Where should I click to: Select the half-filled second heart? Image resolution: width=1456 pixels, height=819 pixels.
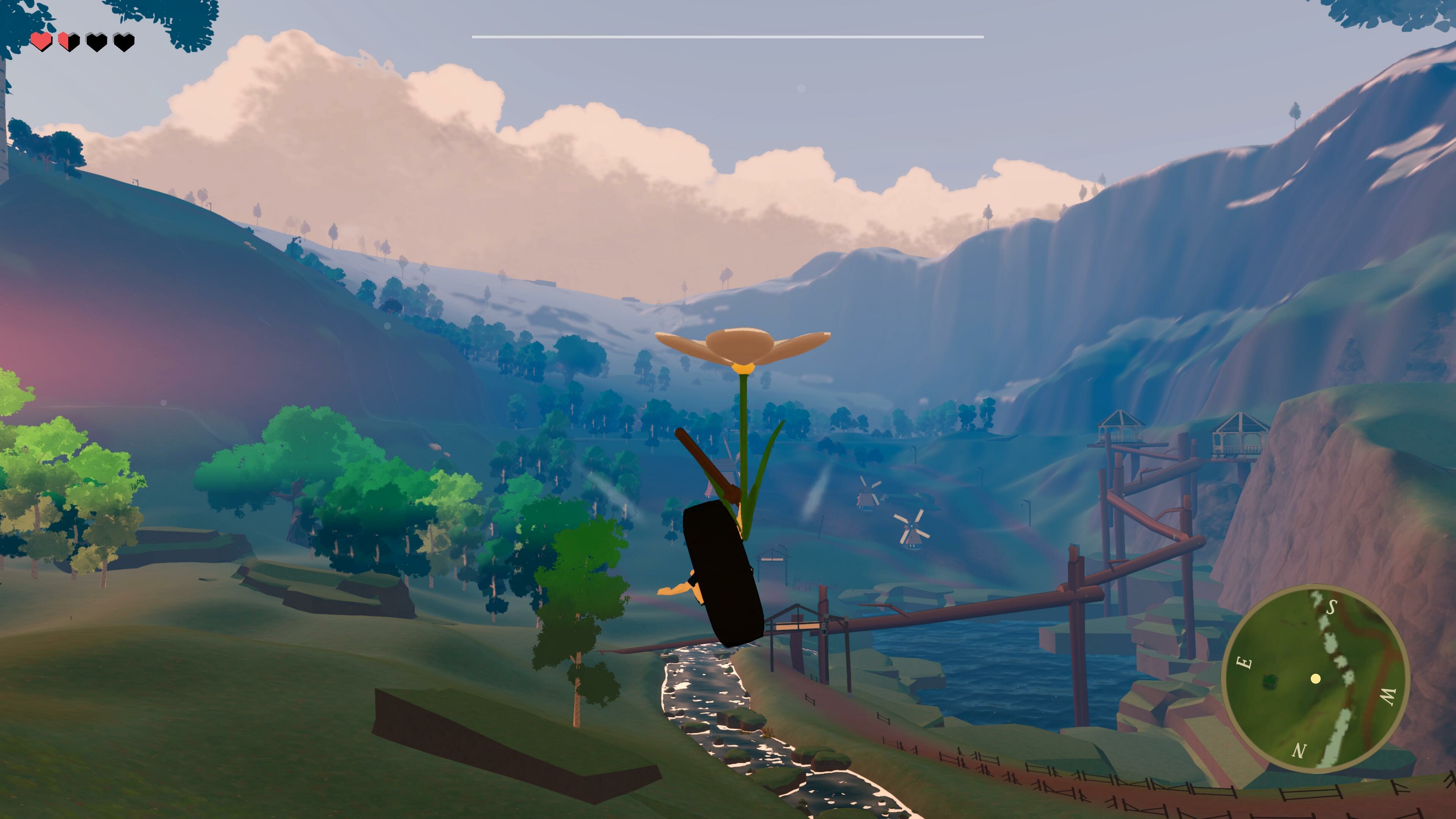tap(68, 42)
